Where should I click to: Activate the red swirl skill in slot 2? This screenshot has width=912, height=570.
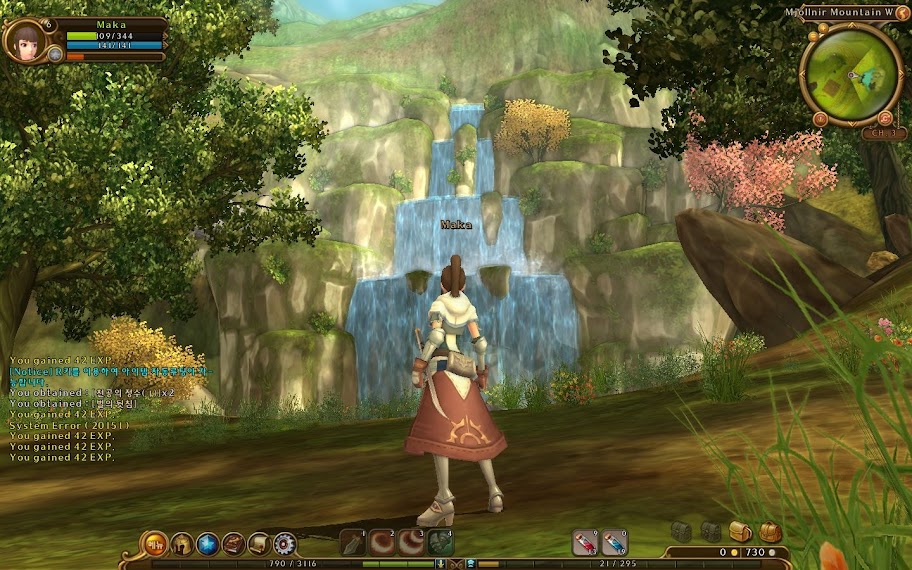[382, 543]
